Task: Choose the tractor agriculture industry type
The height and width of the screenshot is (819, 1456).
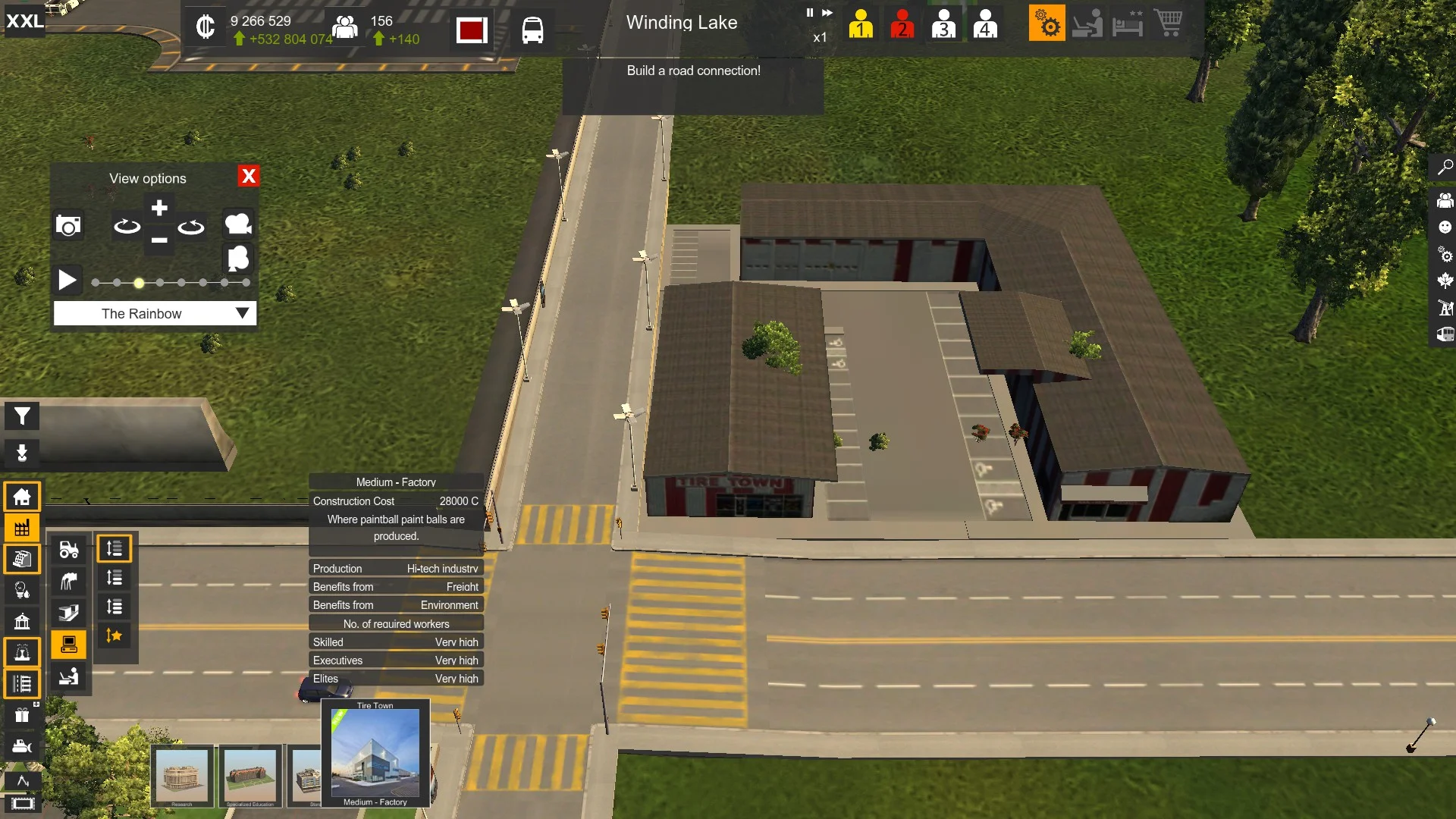Action: (x=69, y=549)
